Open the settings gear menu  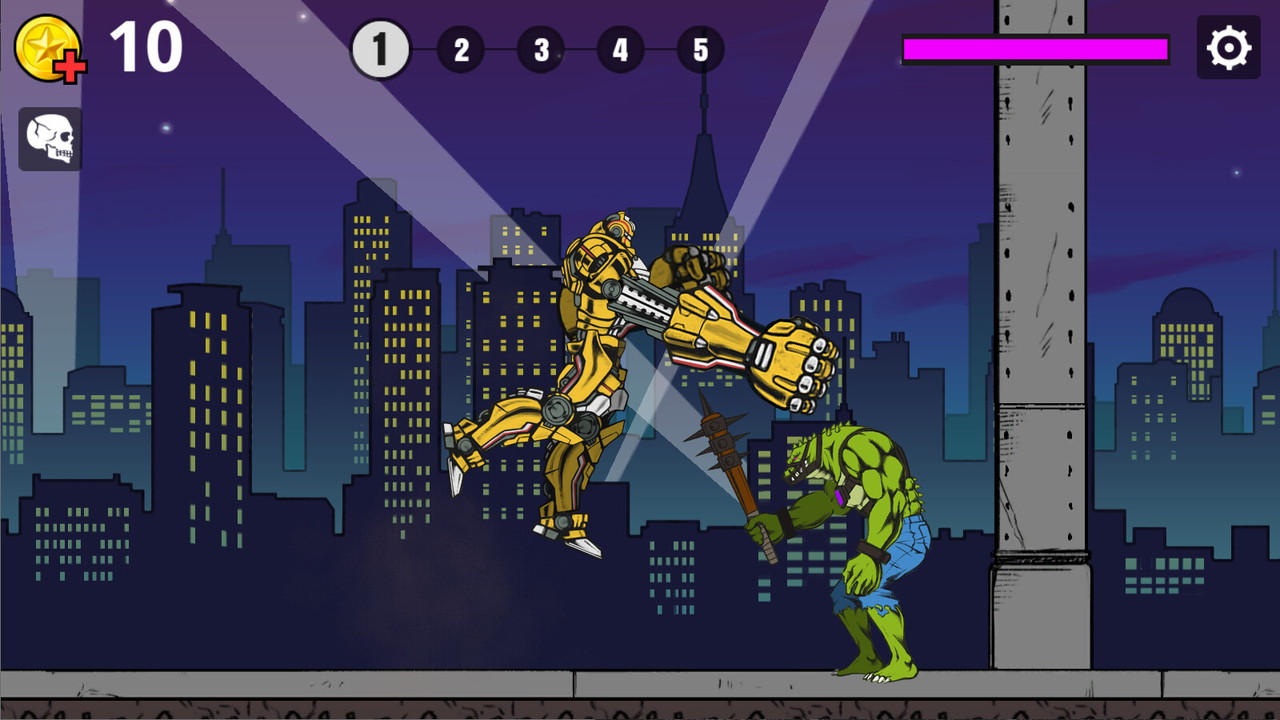click(x=1228, y=47)
